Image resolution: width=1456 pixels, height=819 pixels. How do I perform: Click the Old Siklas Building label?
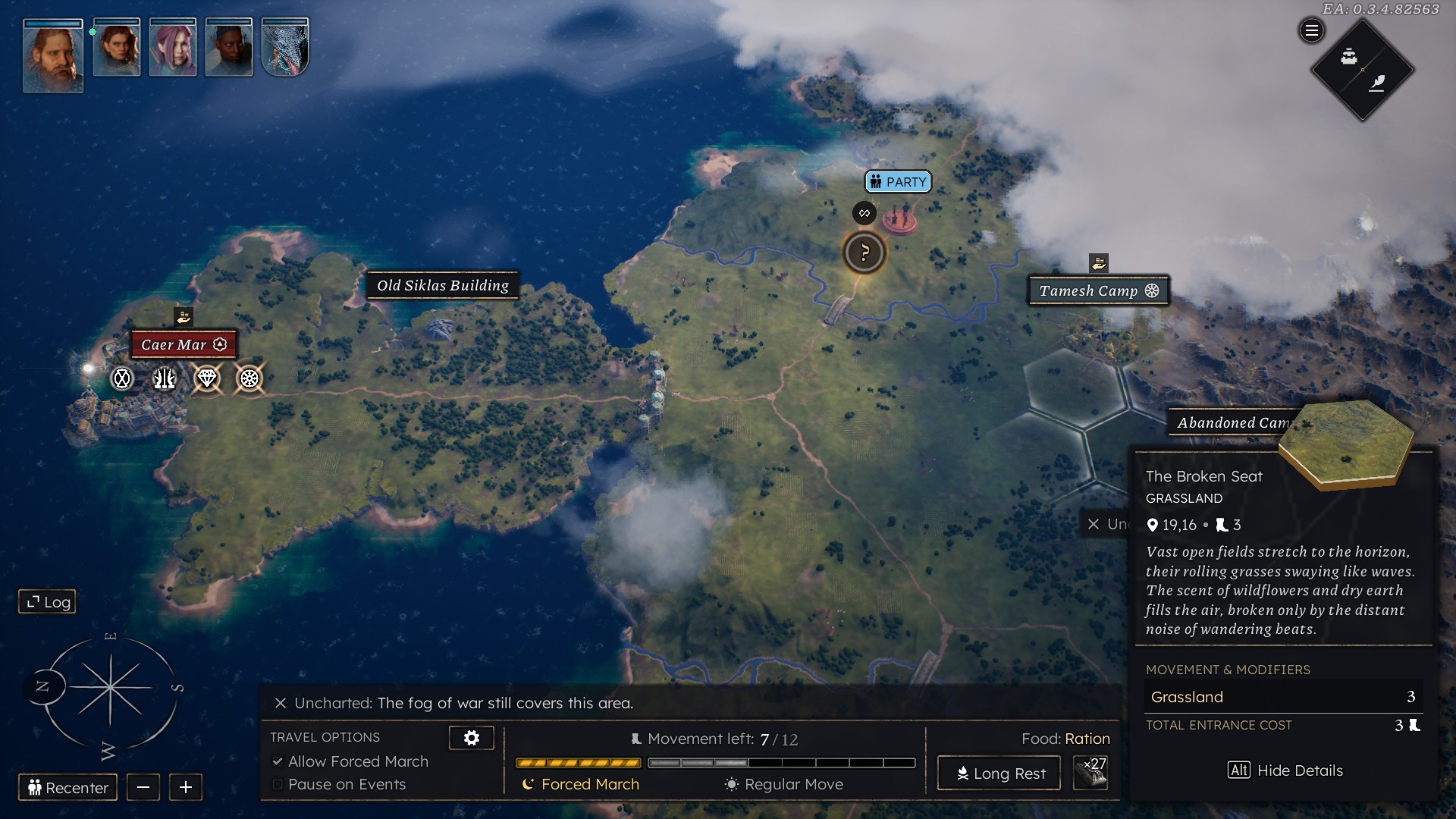click(443, 286)
